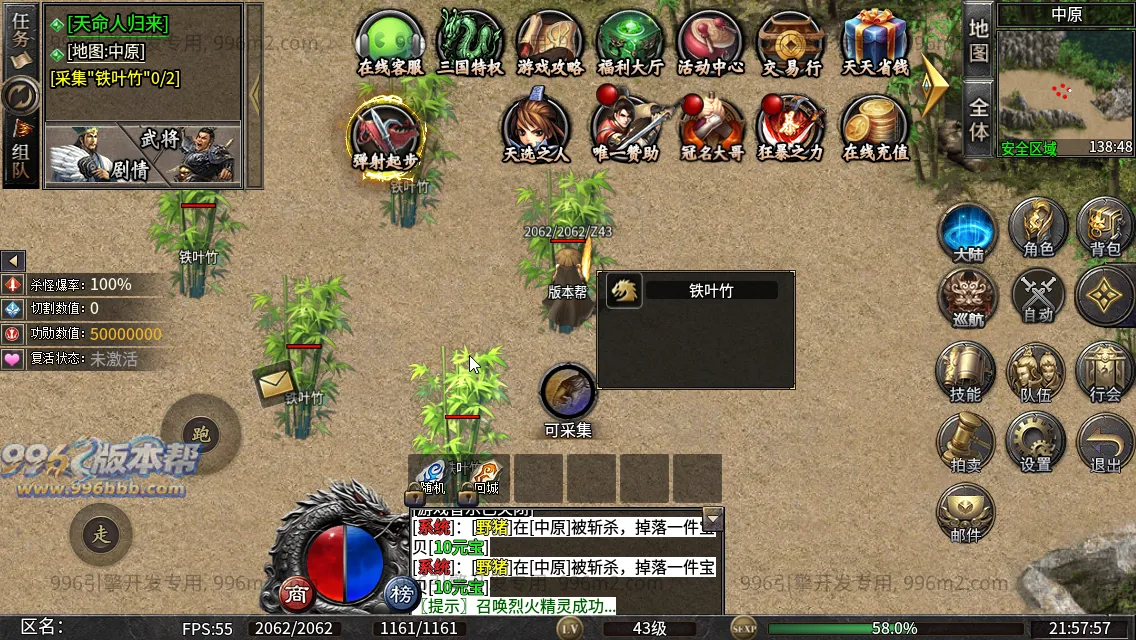1136x640 pixels.
Task: Open the 福利大厅 welfare hall
Action: click(630, 41)
